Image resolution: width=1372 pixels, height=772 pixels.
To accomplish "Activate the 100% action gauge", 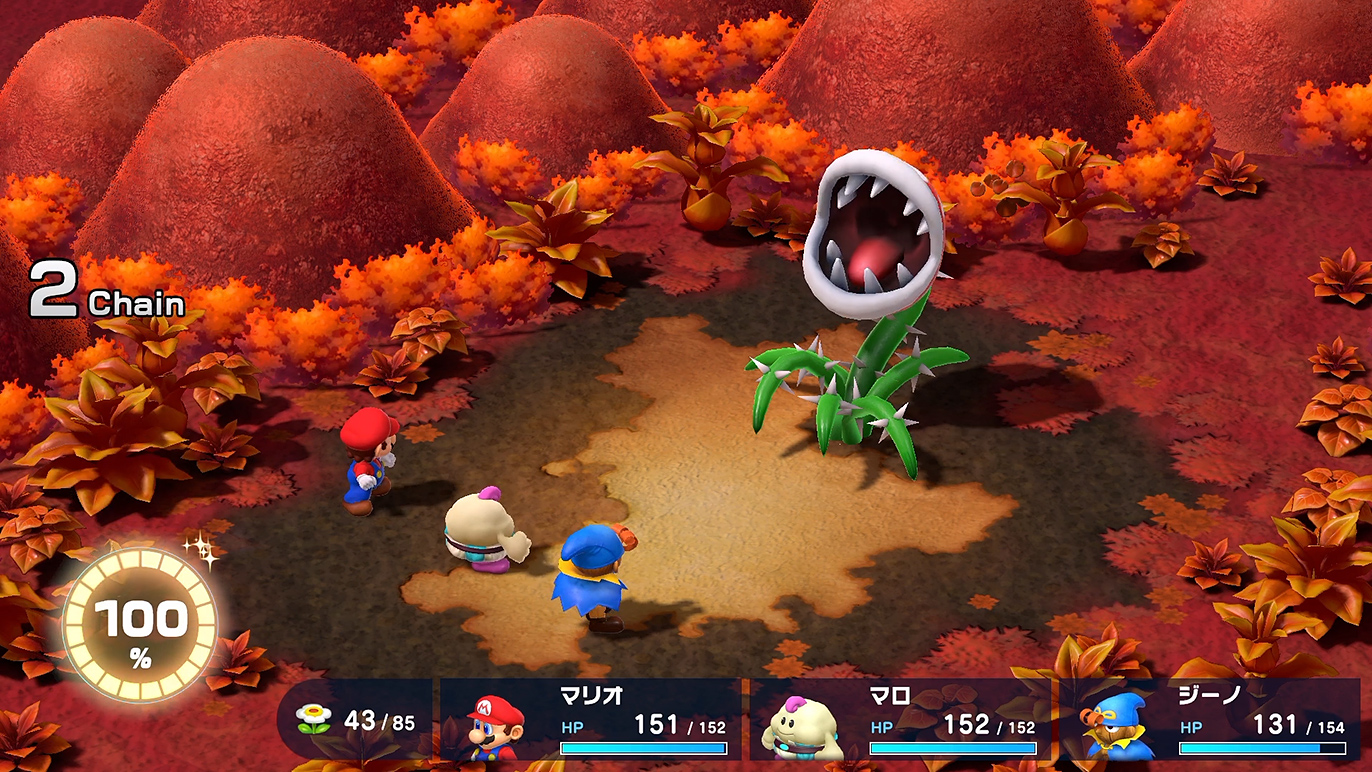I will (x=139, y=626).
